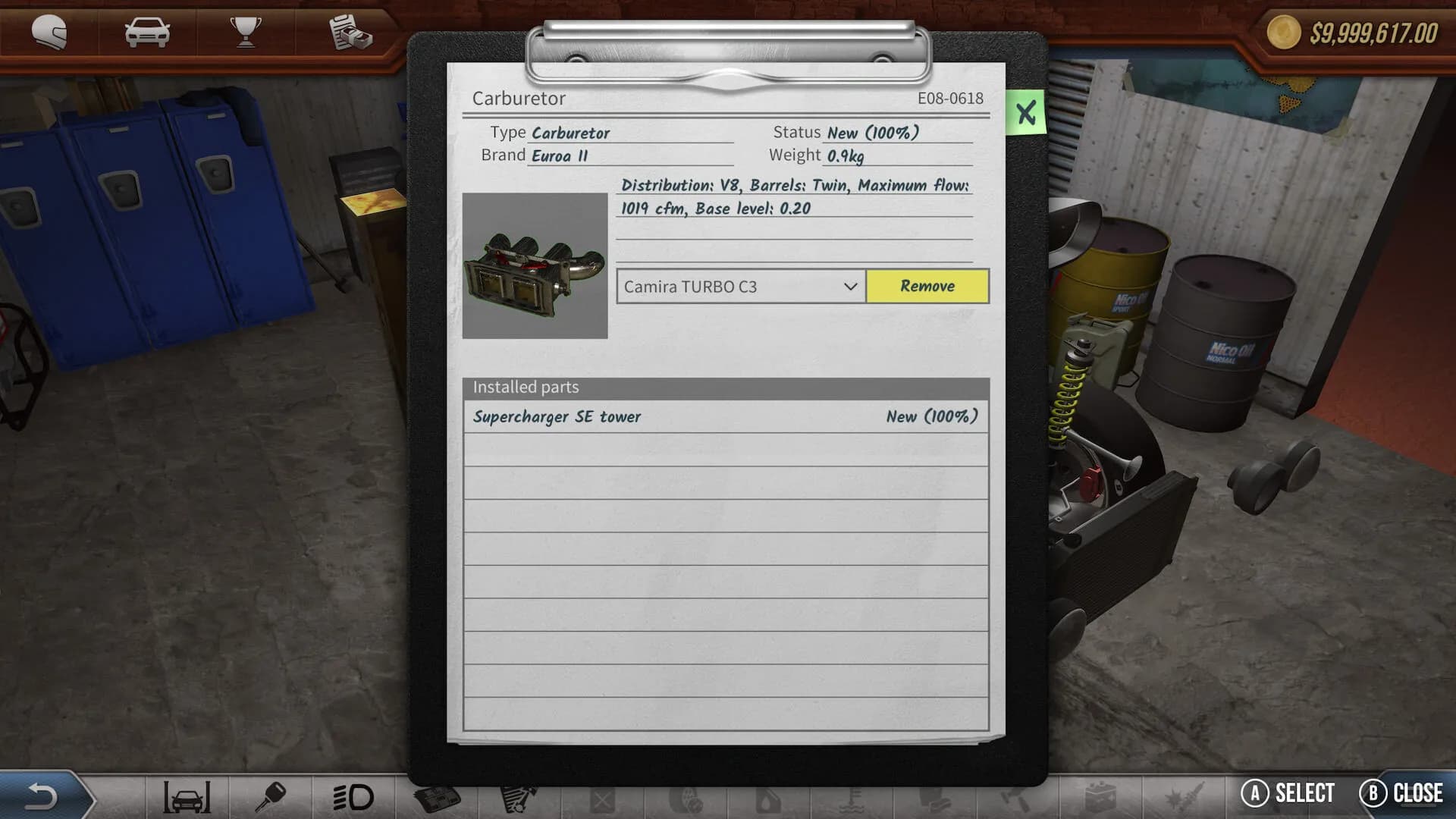Open the car menu in top bar
This screenshot has height=819, width=1456.
click(x=147, y=33)
